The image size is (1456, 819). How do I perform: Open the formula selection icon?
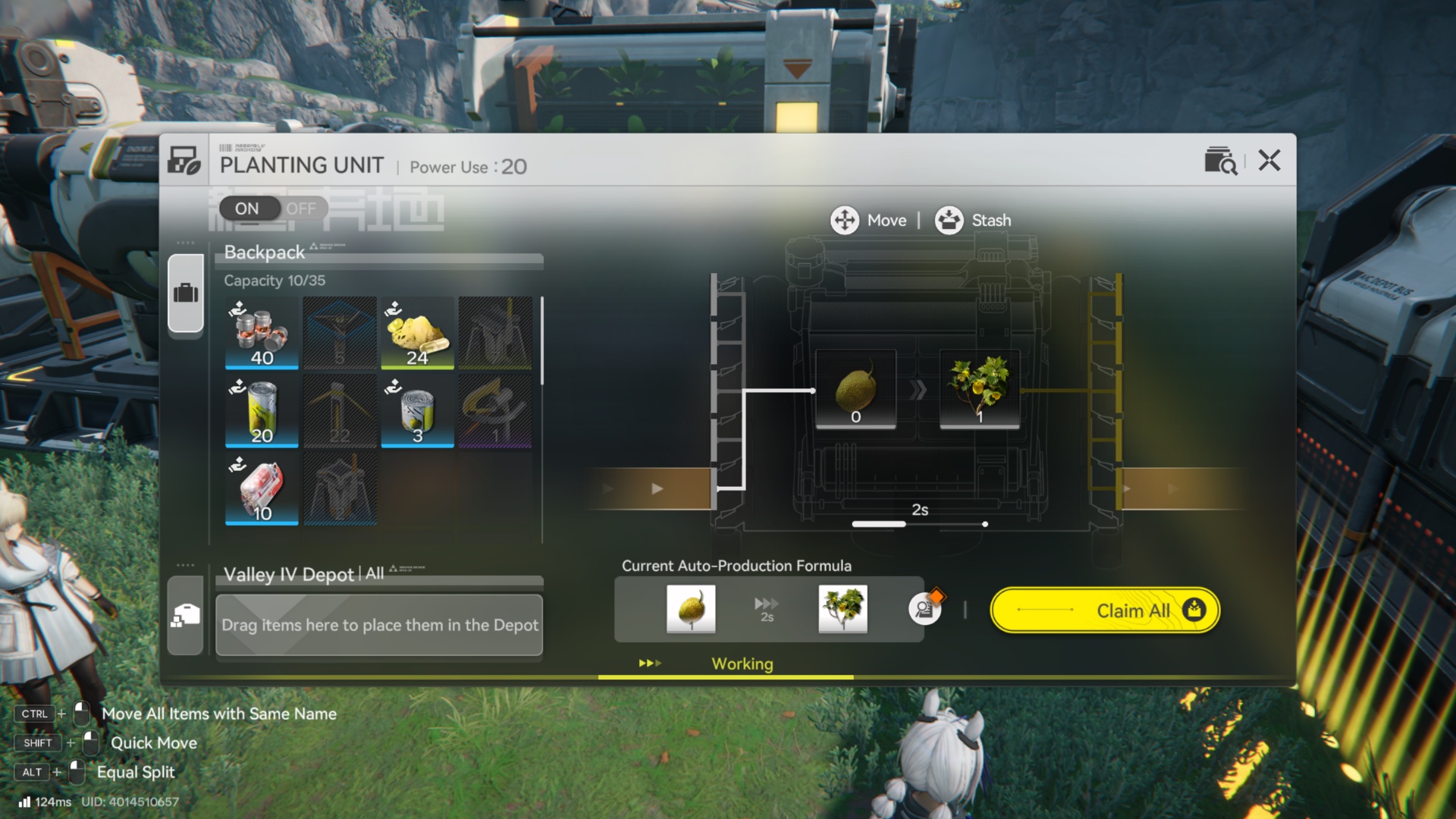pyautogui.click(x=924, y=608)
